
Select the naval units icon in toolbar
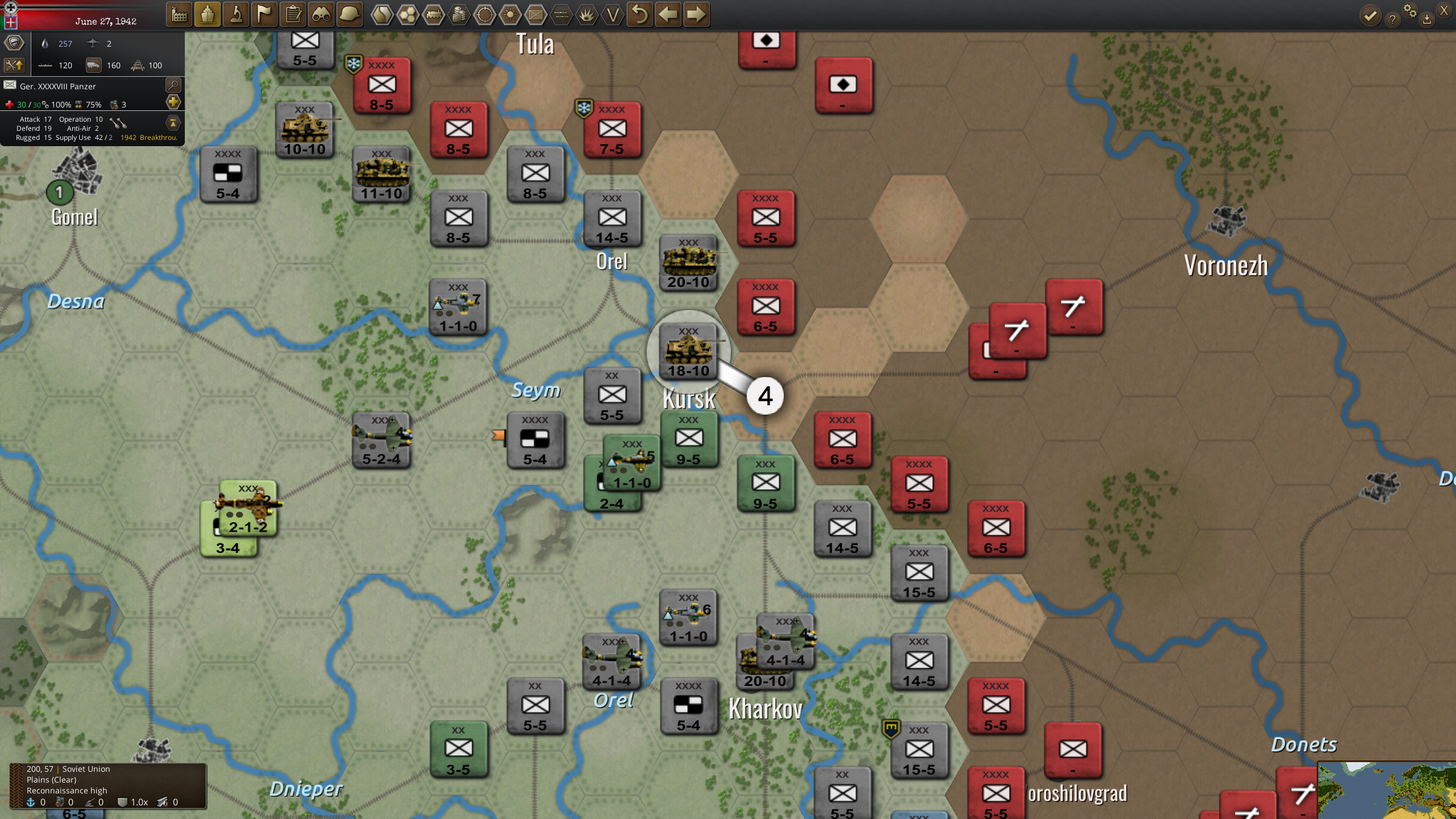click(x=208, y=15)
